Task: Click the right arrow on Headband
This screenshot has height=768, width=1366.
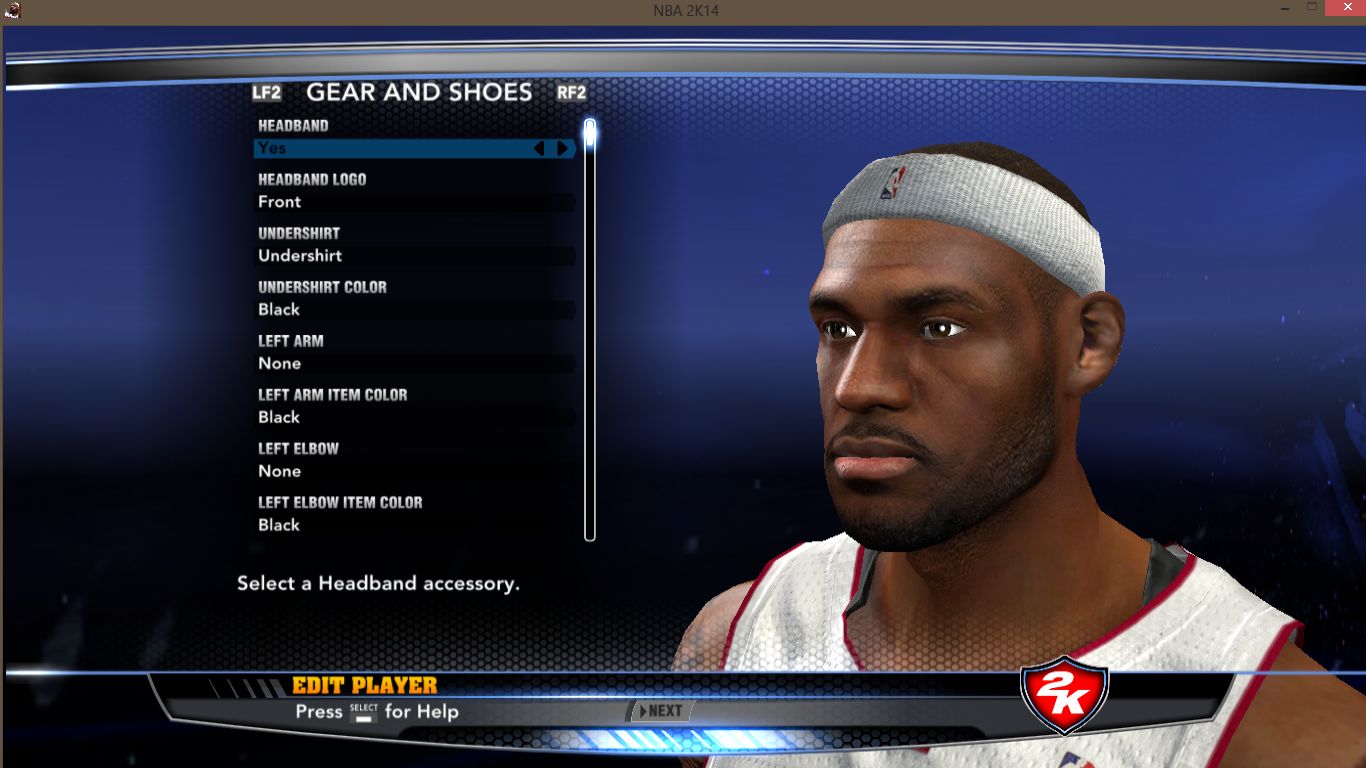Action: pos(563,148)
